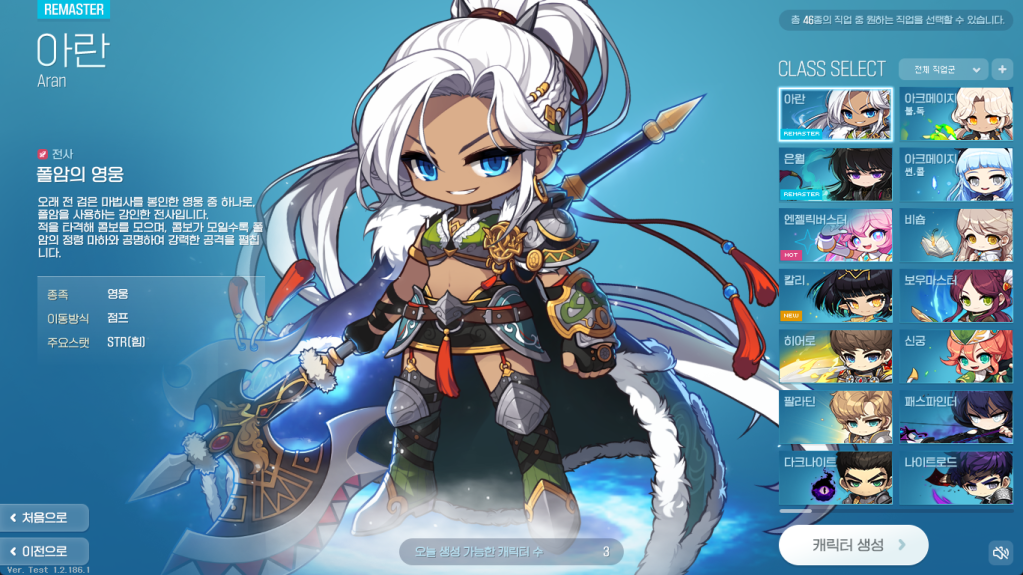This screenshot has width=1023, height=575.
Task: Go back with the 이전으로 button
Action: click(x=45, y=551)
